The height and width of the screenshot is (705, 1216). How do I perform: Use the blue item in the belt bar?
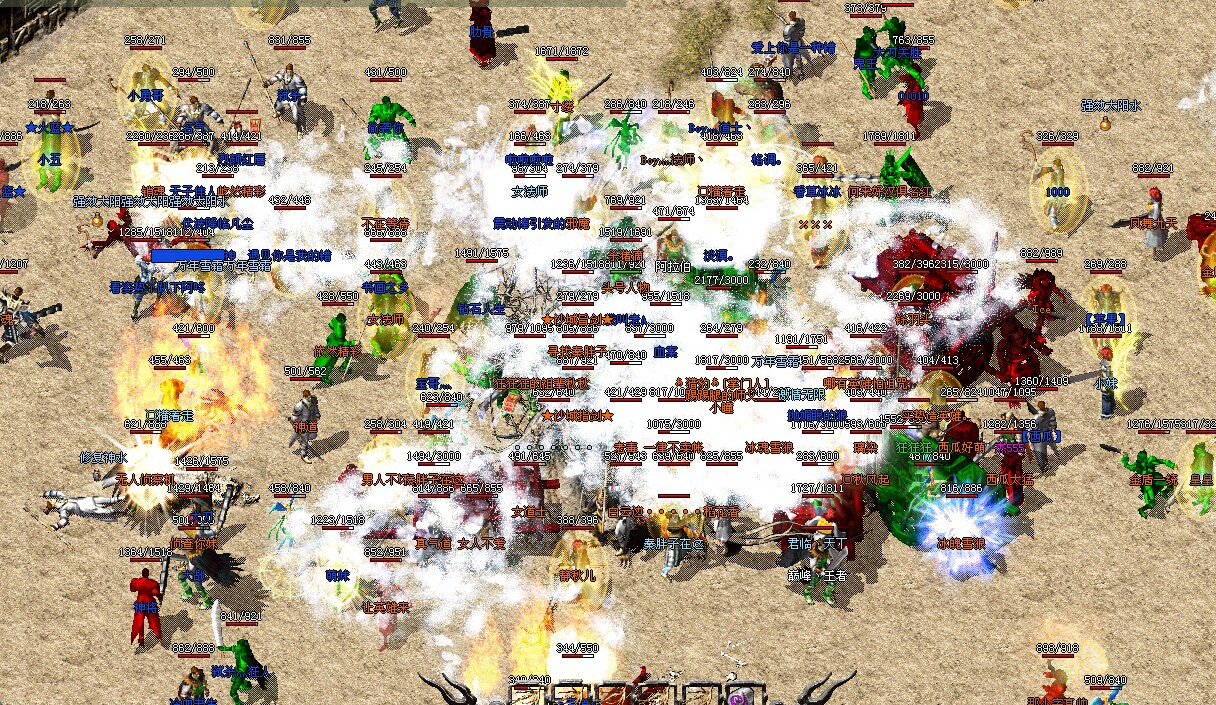click(x=570, y=699)
